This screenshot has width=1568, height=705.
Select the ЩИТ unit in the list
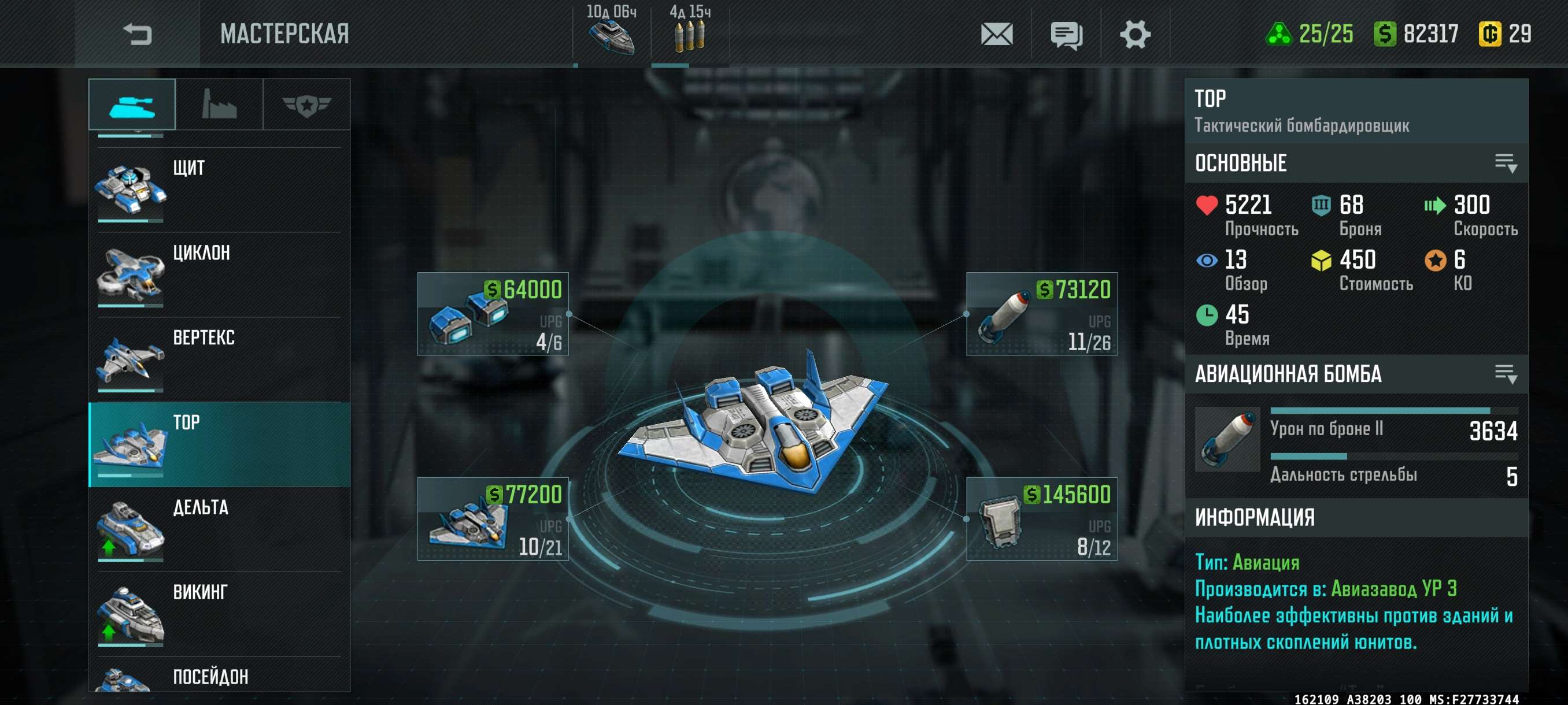(219, 188)
